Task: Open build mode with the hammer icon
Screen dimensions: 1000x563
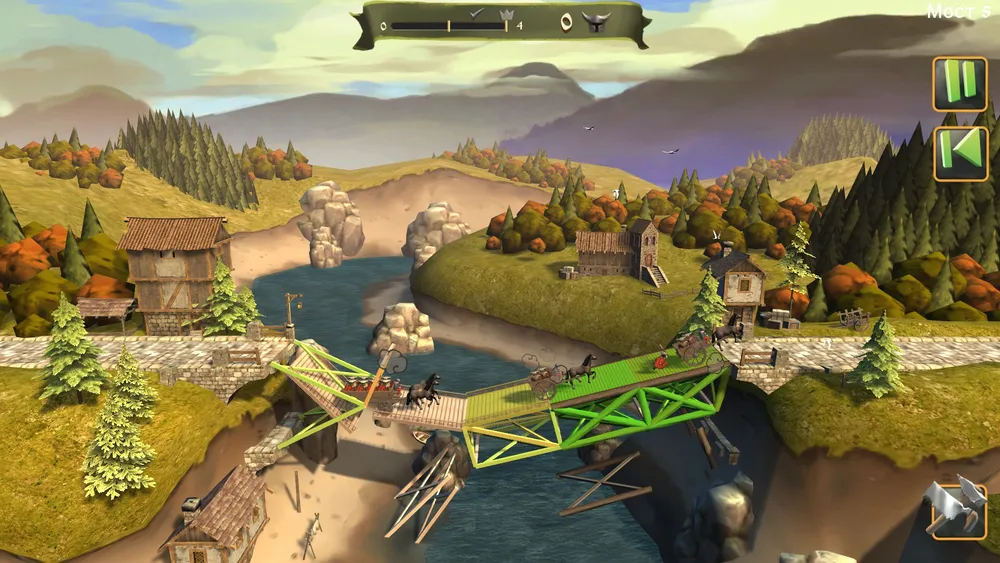Action: pos(956,510)
